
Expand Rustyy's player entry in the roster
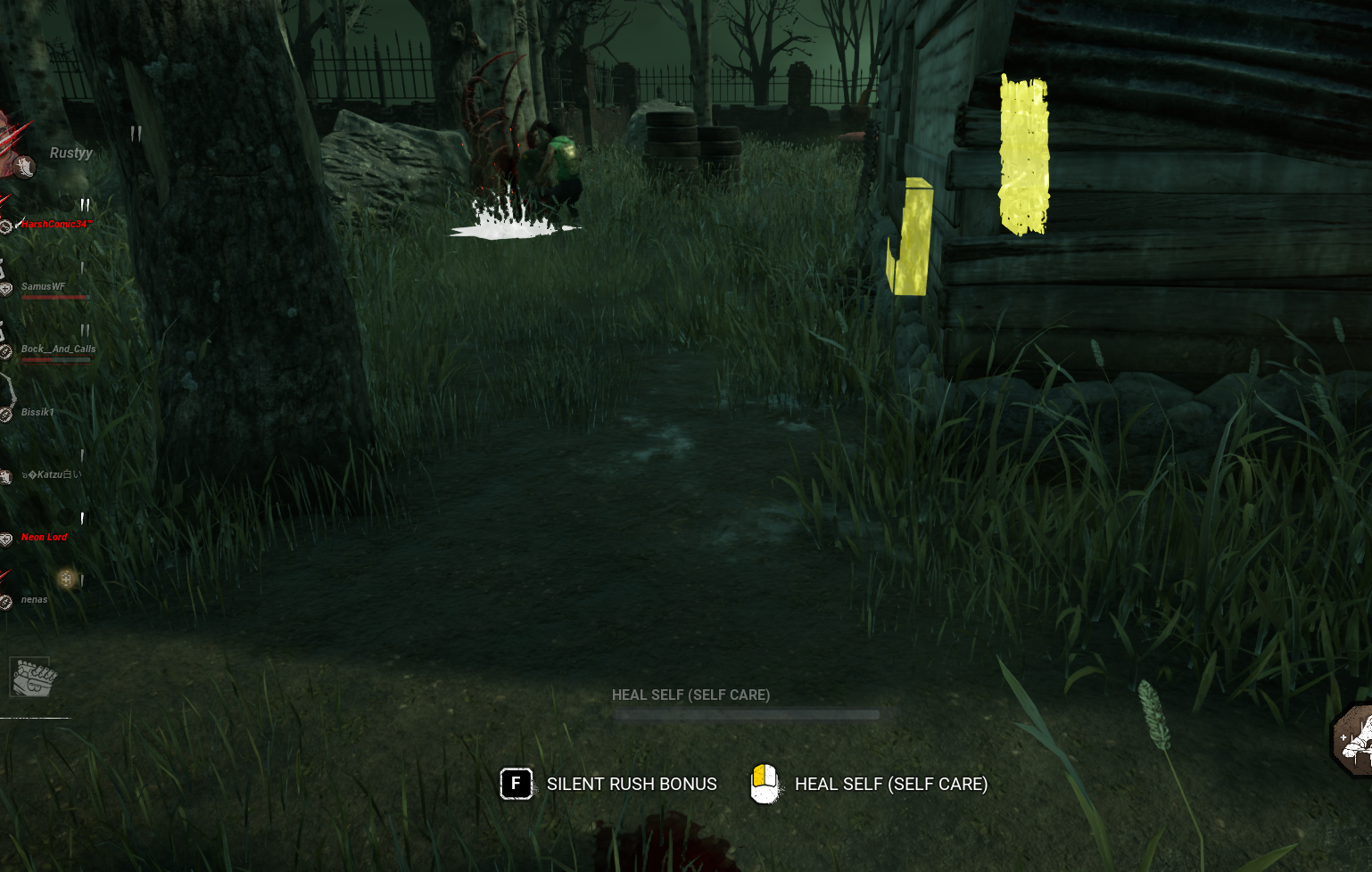point(70,152)
